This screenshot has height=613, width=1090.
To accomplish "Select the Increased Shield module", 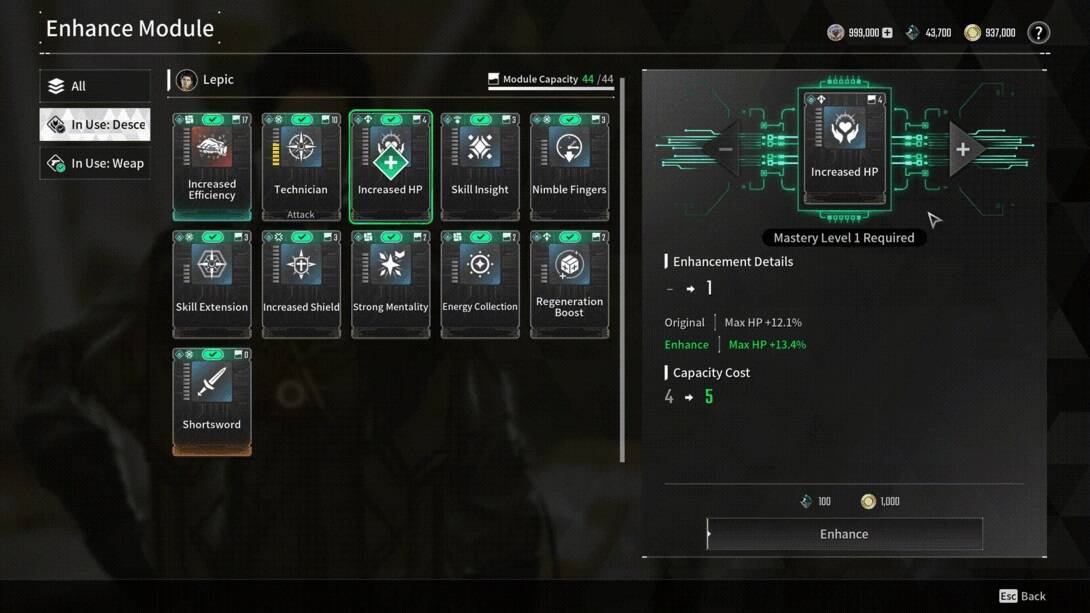I will tap(301, 284).
